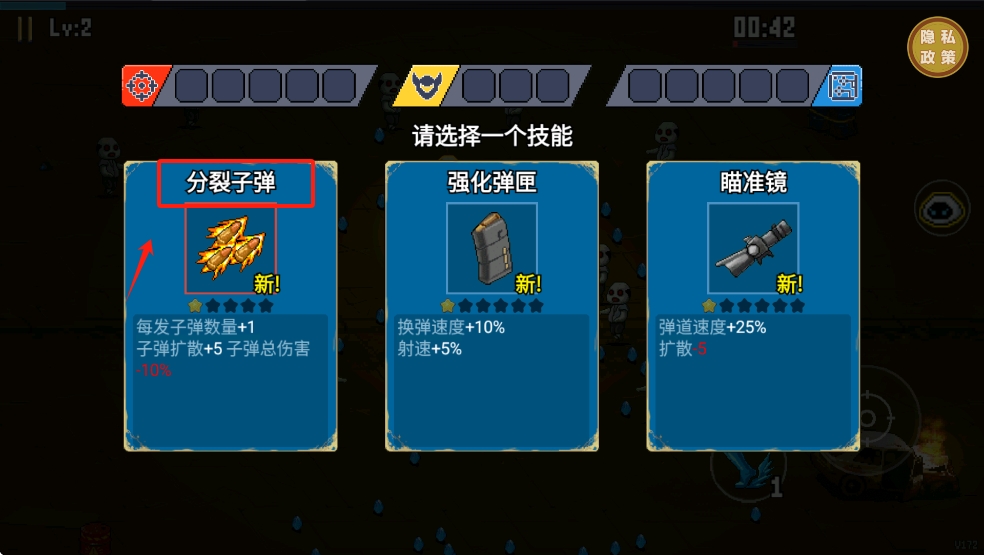This screenshot has width=984, height=555.
Task: Pick the 瞄准镜 skill card
Action: click(x=753, y=305)
